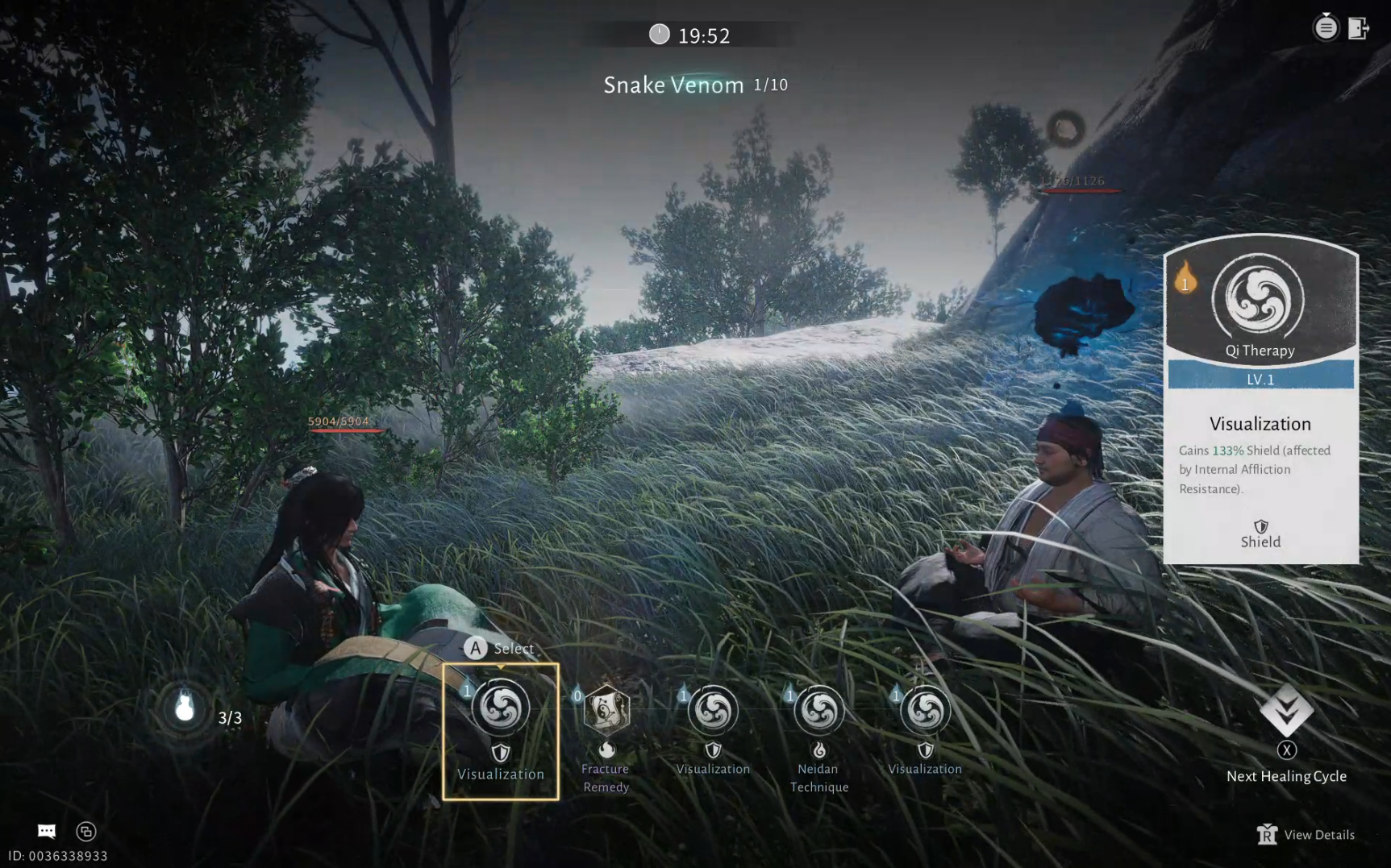Click the overlapping squares icon beside chat
This screenshot has width=1391, height=868.
tap(86, 831)
